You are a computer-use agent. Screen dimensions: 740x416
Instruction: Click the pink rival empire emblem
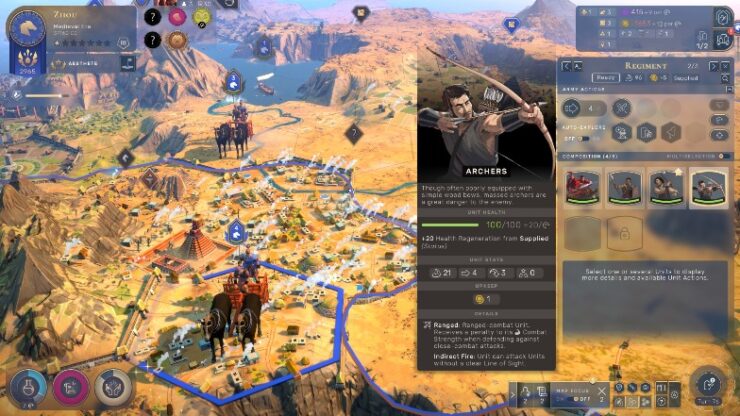coord(177,17)
